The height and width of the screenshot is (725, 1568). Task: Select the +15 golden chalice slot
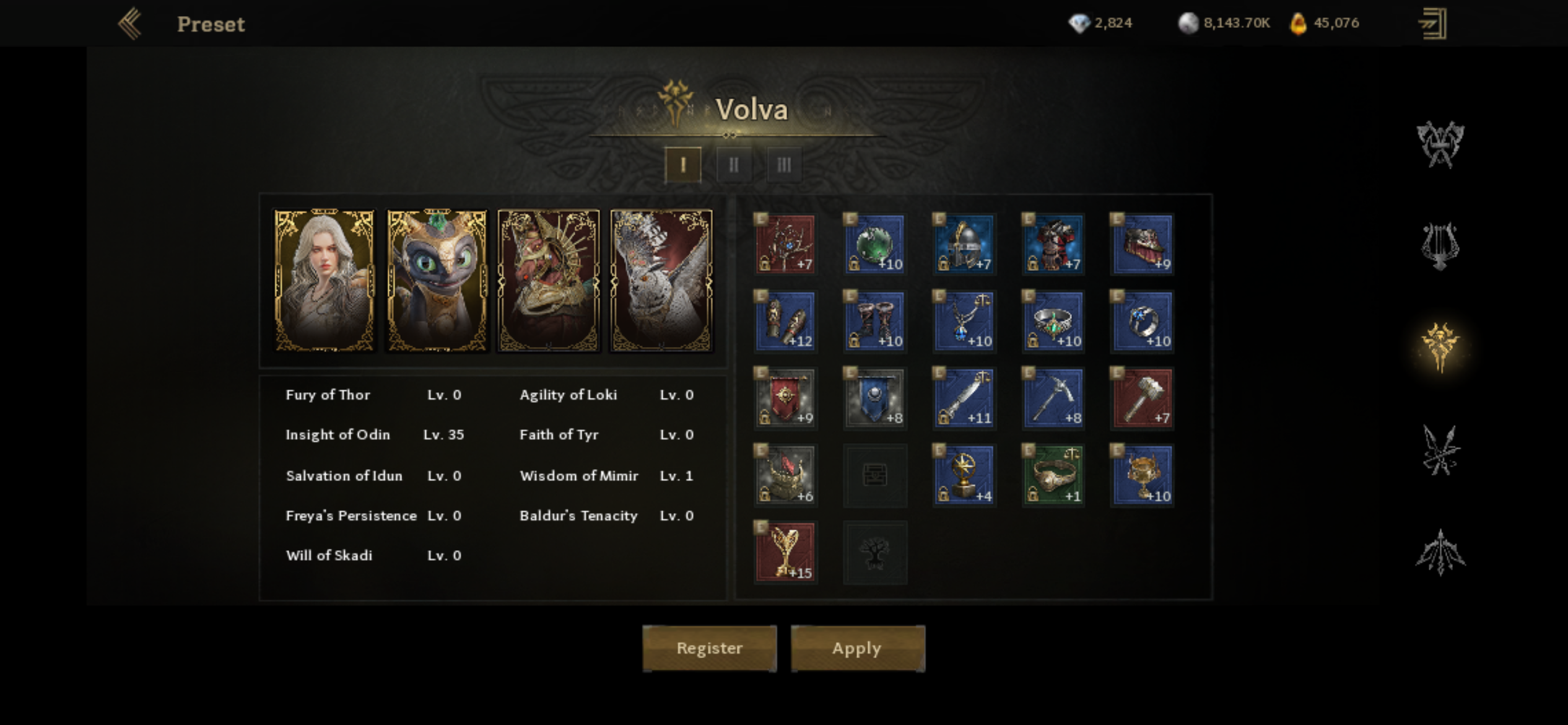click(785, 552)
